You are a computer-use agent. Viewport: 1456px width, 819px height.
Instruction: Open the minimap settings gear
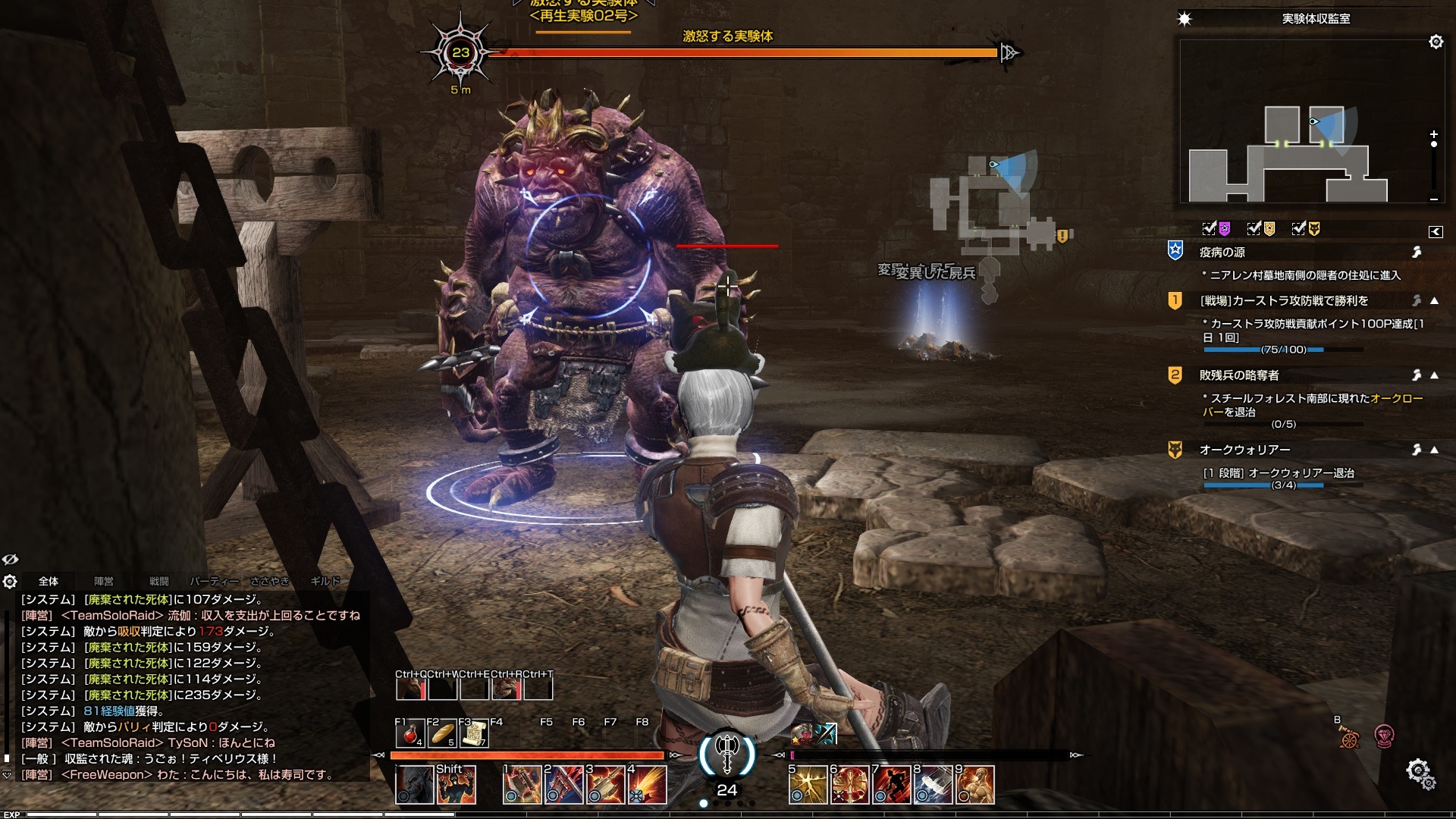[x=1436, y=42]
